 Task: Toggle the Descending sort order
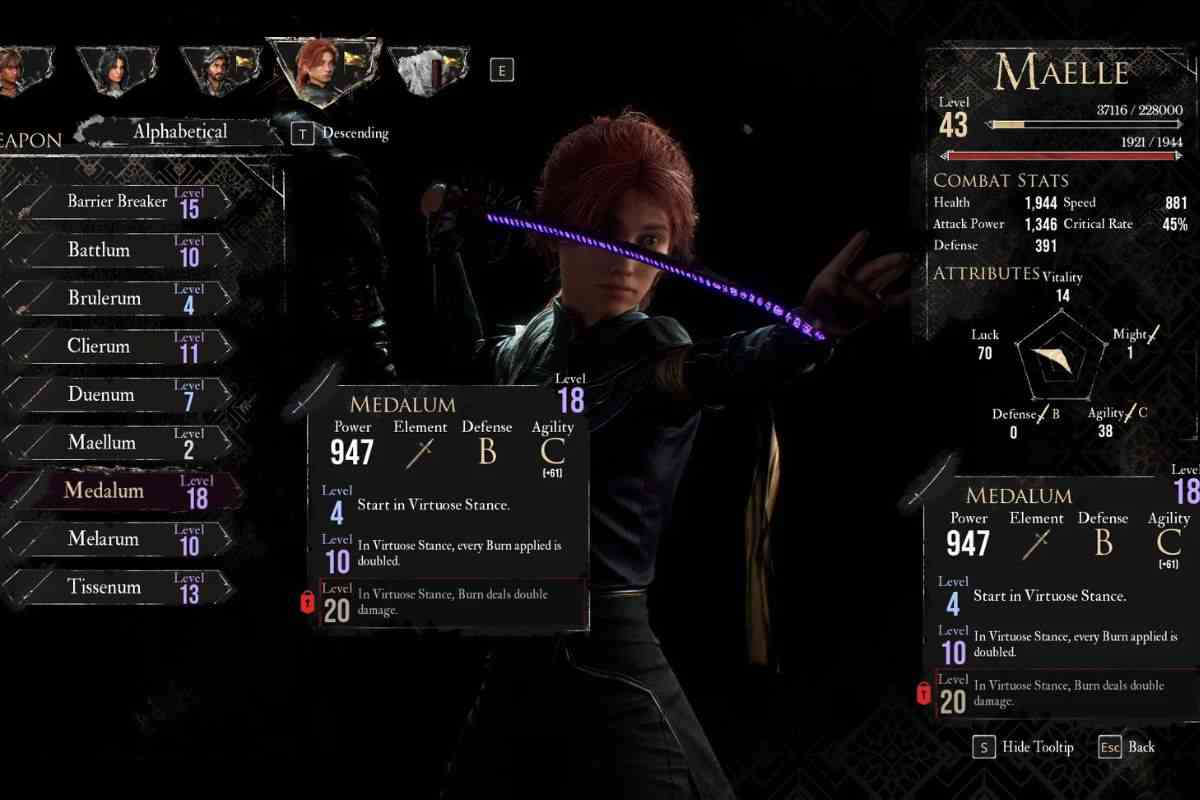point(340,133)
